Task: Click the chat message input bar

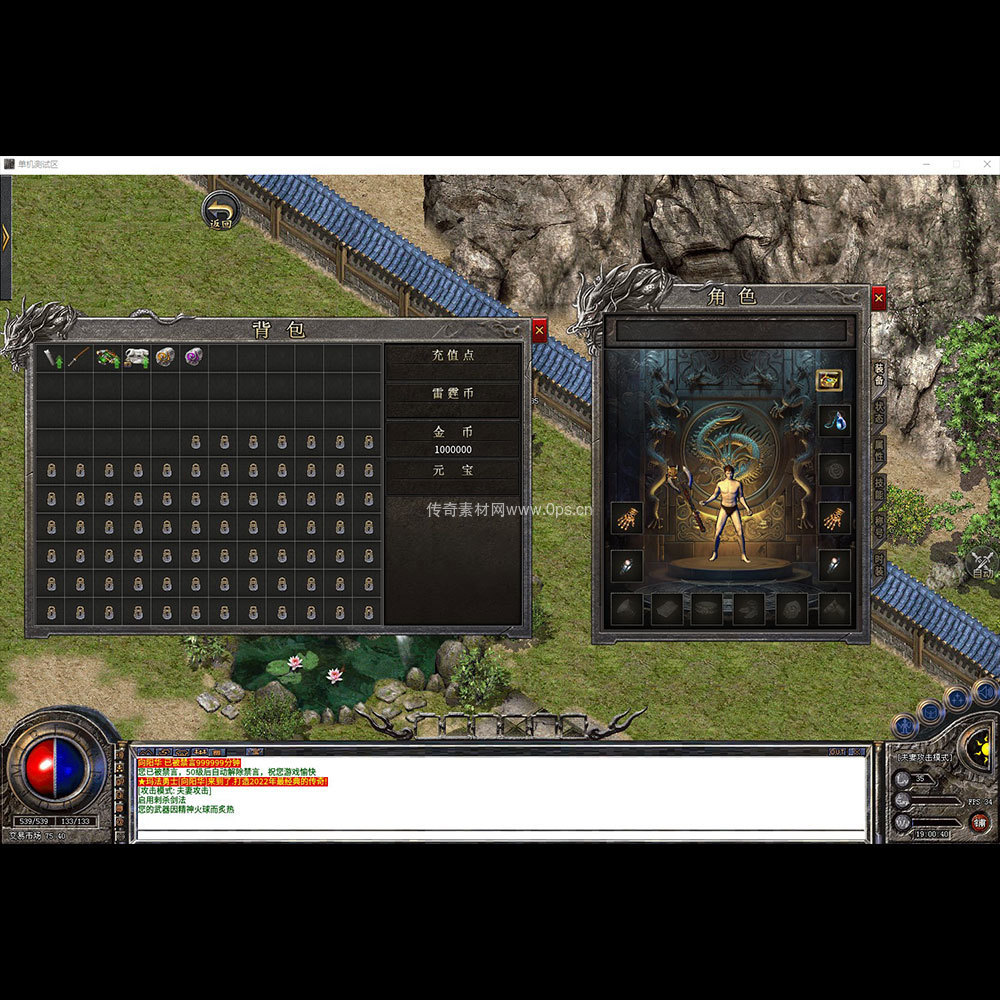Action: 500,835
